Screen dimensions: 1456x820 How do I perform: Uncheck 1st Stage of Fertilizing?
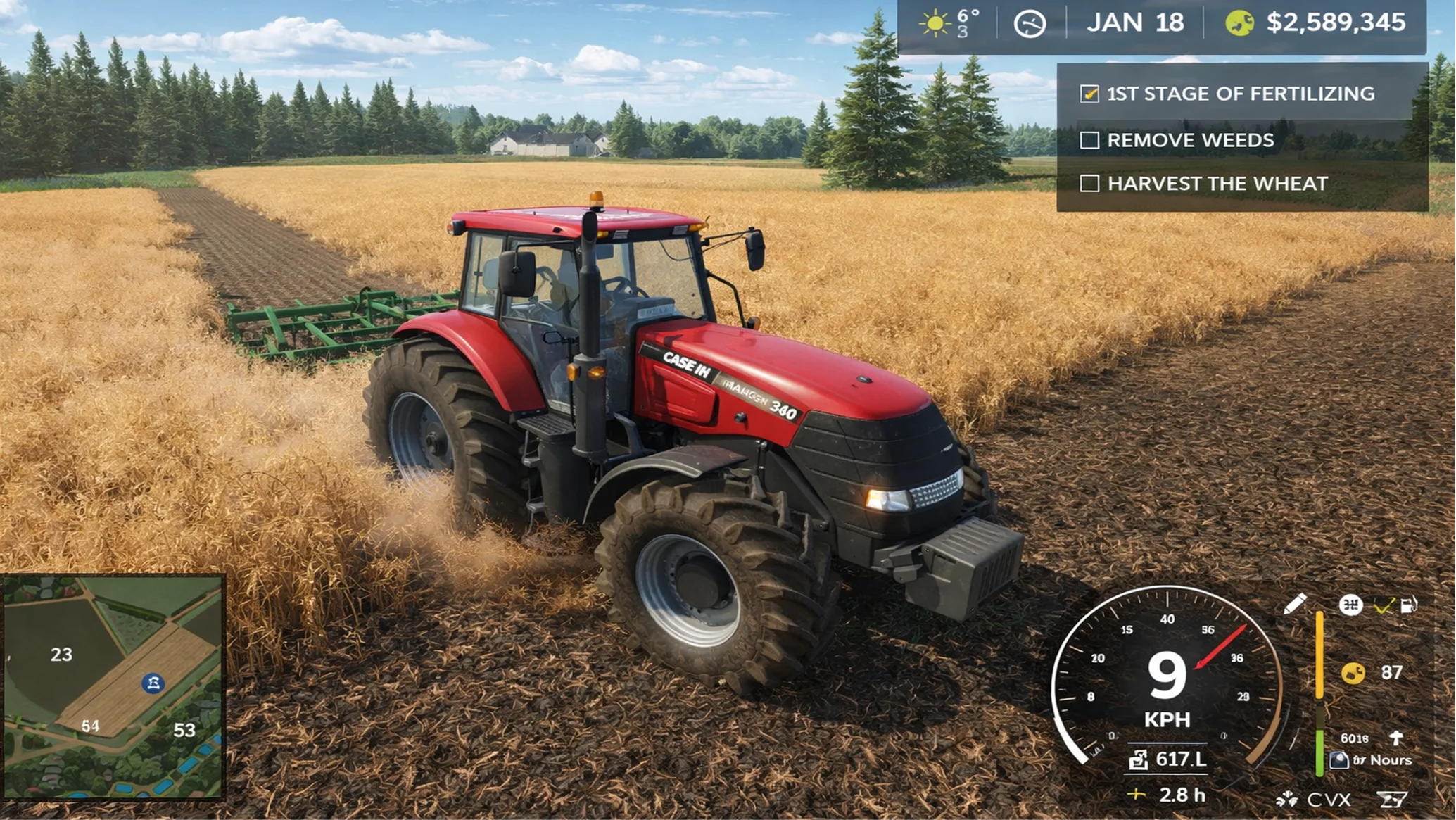tap(1089, 94)
